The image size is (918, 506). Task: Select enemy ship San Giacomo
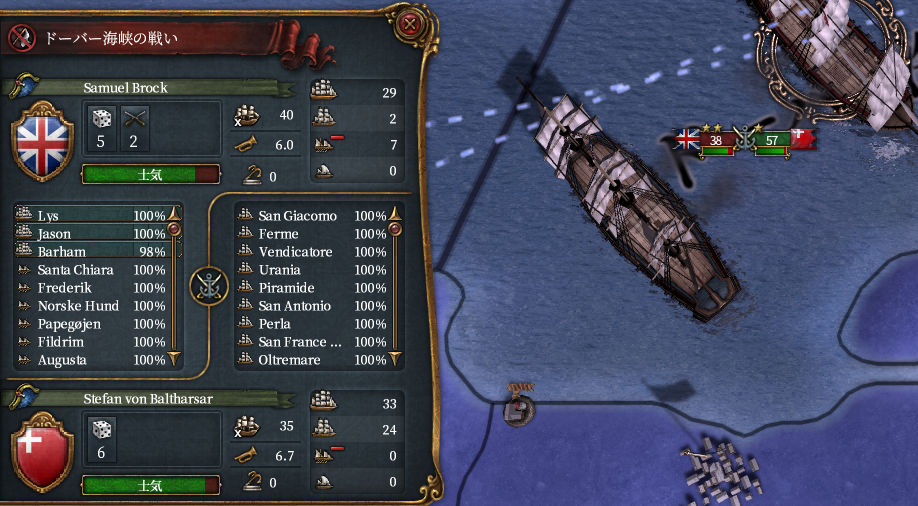point(310,216)
